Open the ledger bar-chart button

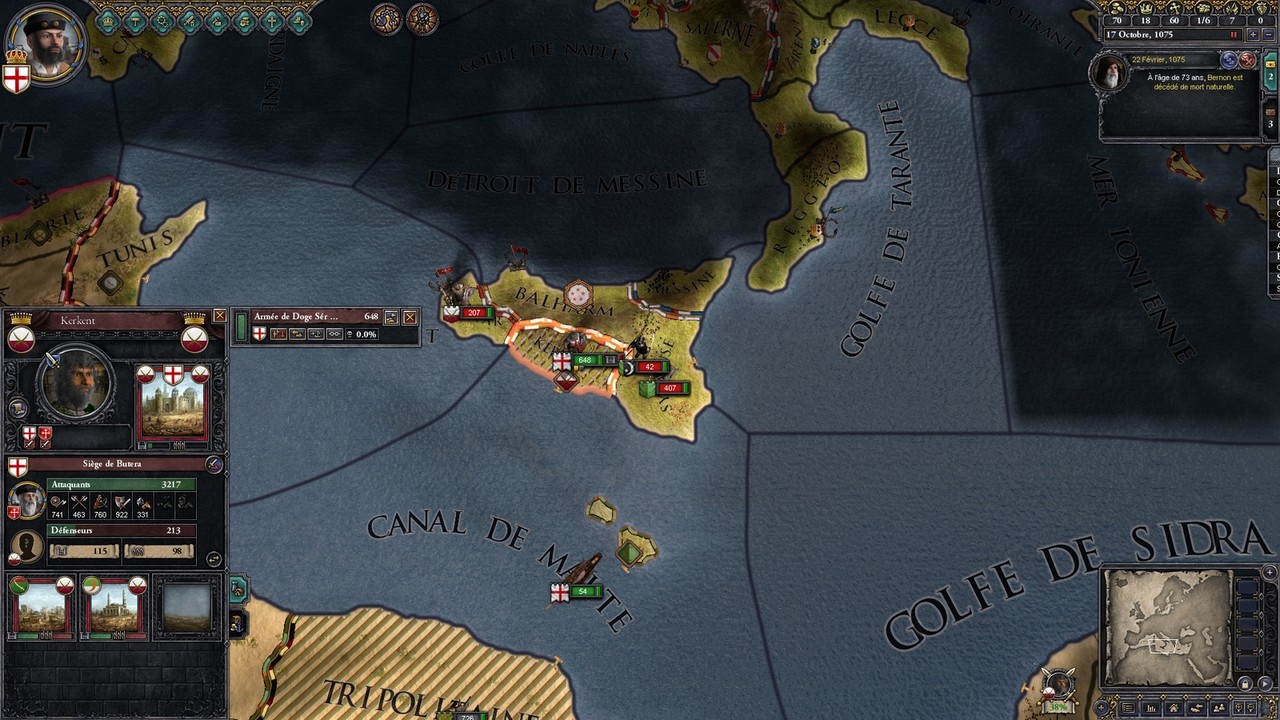(x=1151, y=708)
